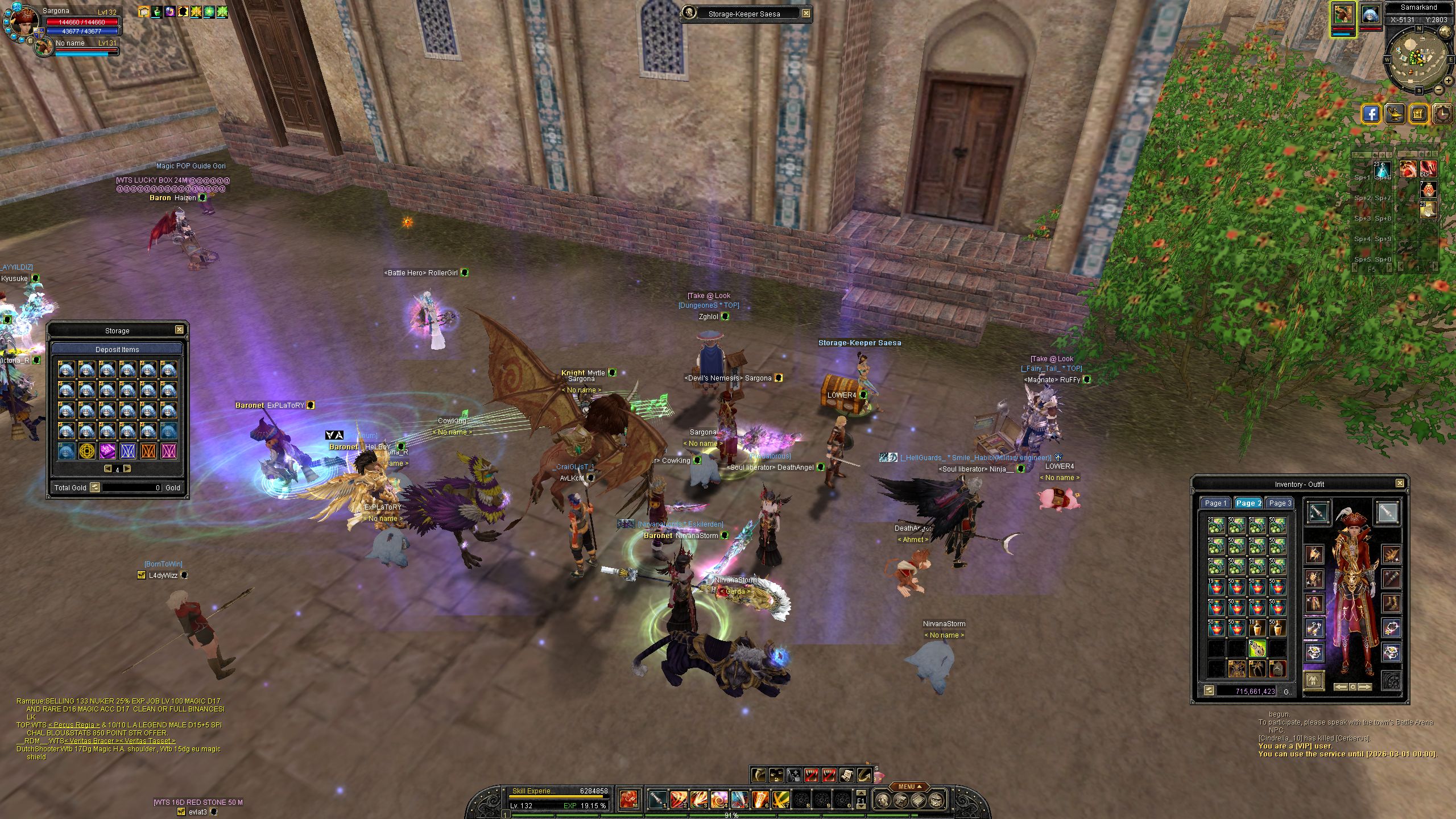Click the Deposit Items header button
The width and height of the screenshot is (1456, 819).
click(x=117, y=349)
